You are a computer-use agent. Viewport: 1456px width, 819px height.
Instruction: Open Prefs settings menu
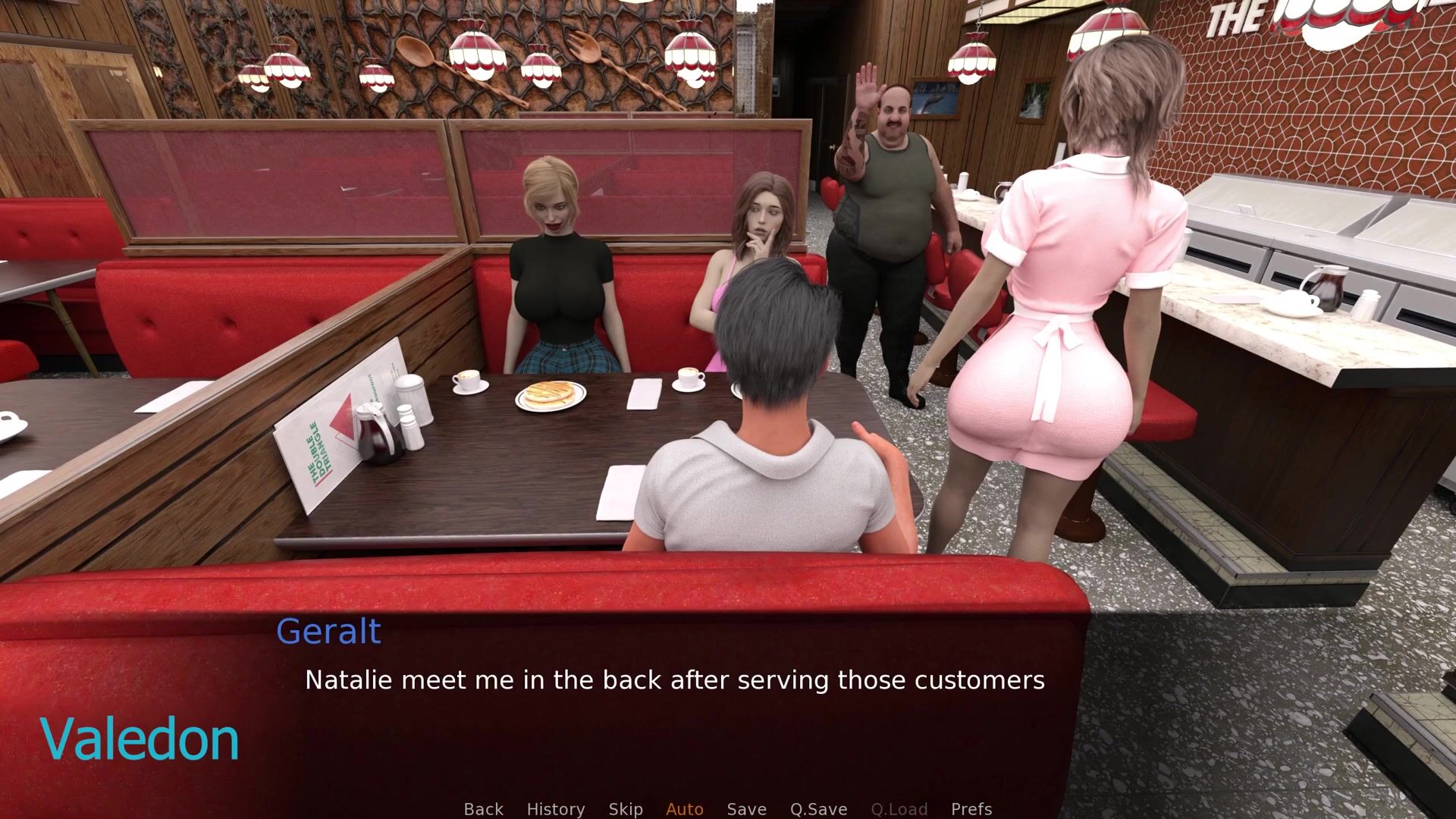point(971,809)
